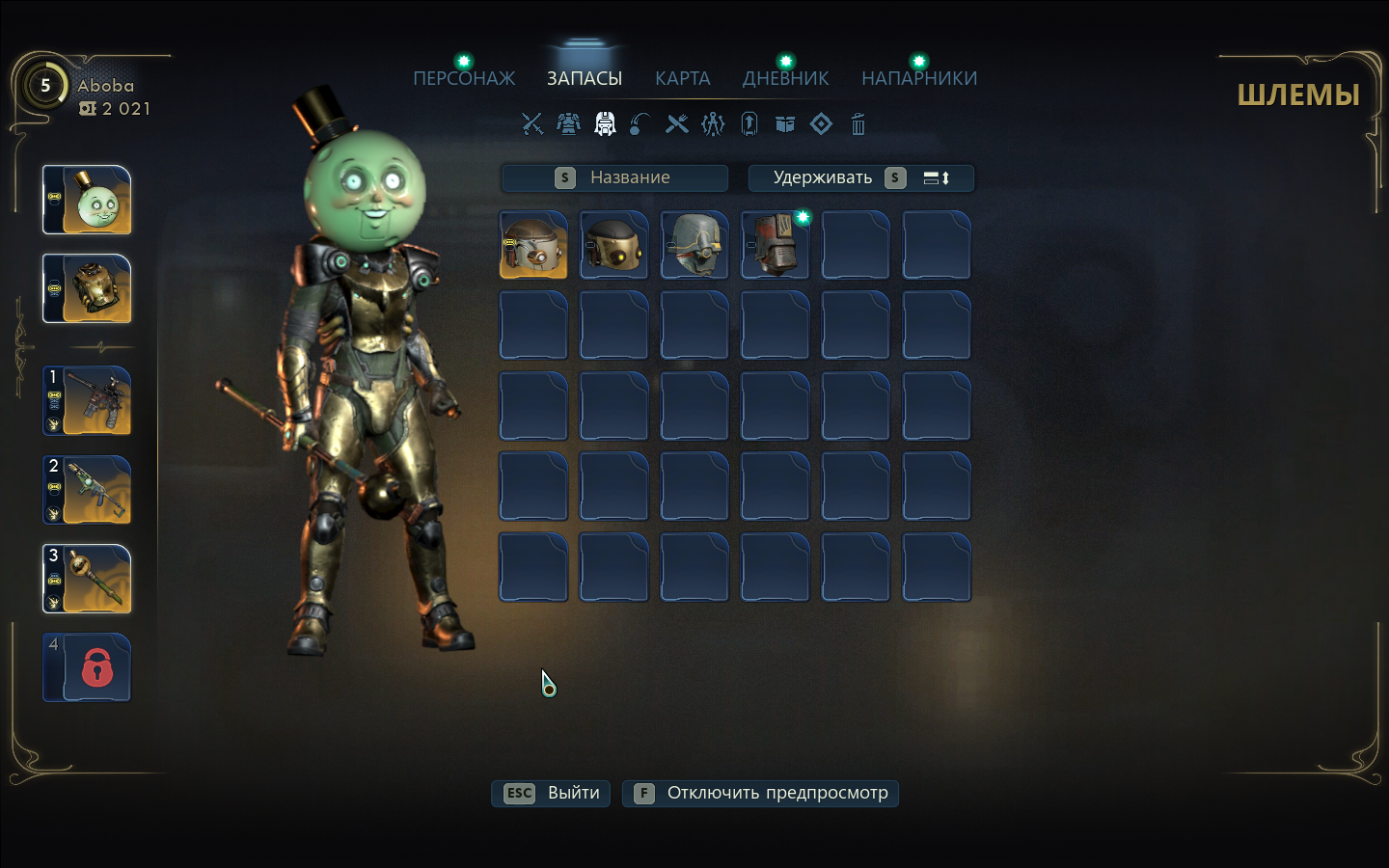Image resolution: width=1389 pixels, height=868 pixels.
Task: Click the Выйти exit button
Action: (551, 793)
